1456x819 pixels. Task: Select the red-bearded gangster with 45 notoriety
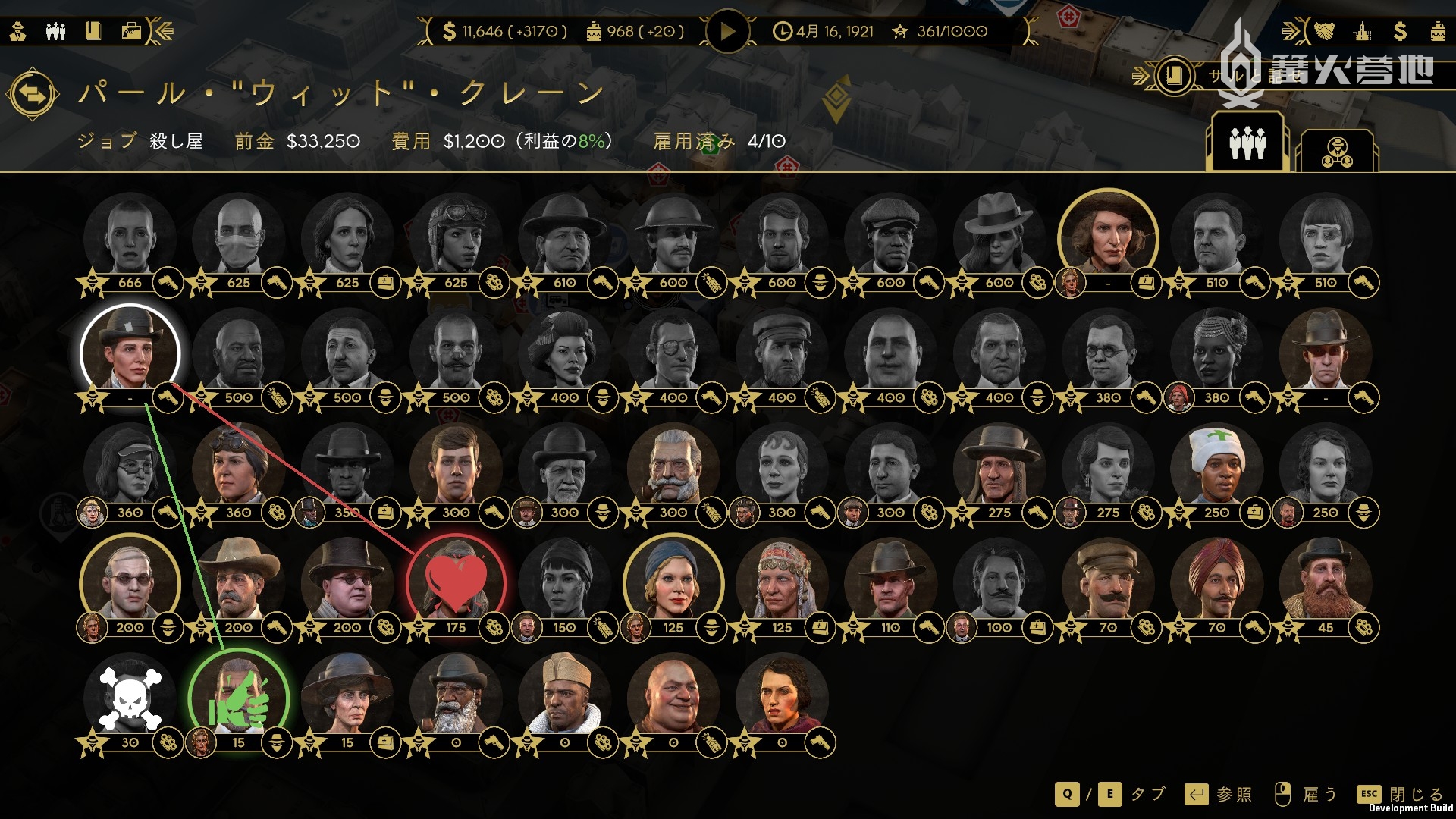(x=1325, y=582)
